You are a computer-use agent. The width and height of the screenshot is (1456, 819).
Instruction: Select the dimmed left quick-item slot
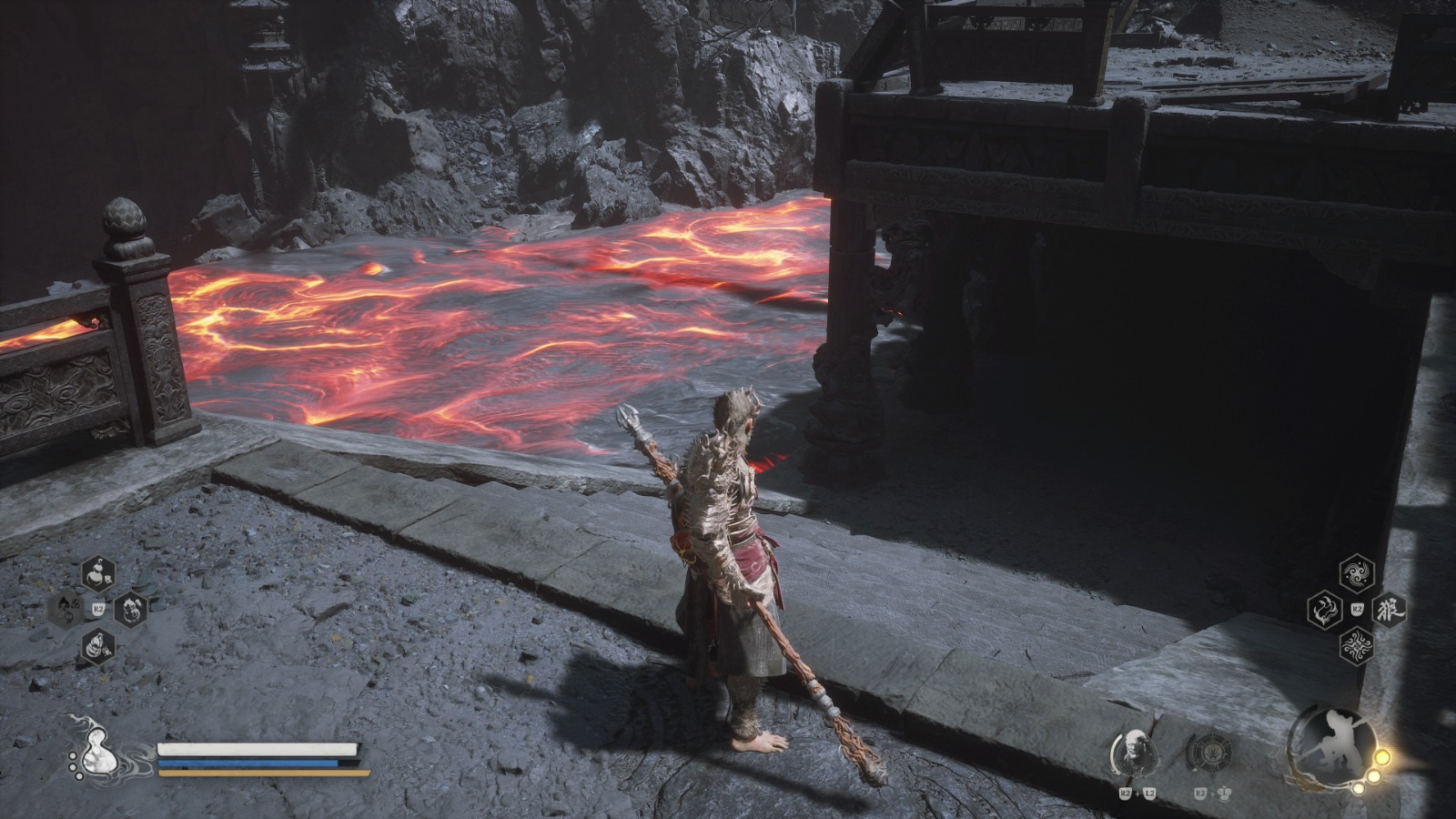(66, 608)
